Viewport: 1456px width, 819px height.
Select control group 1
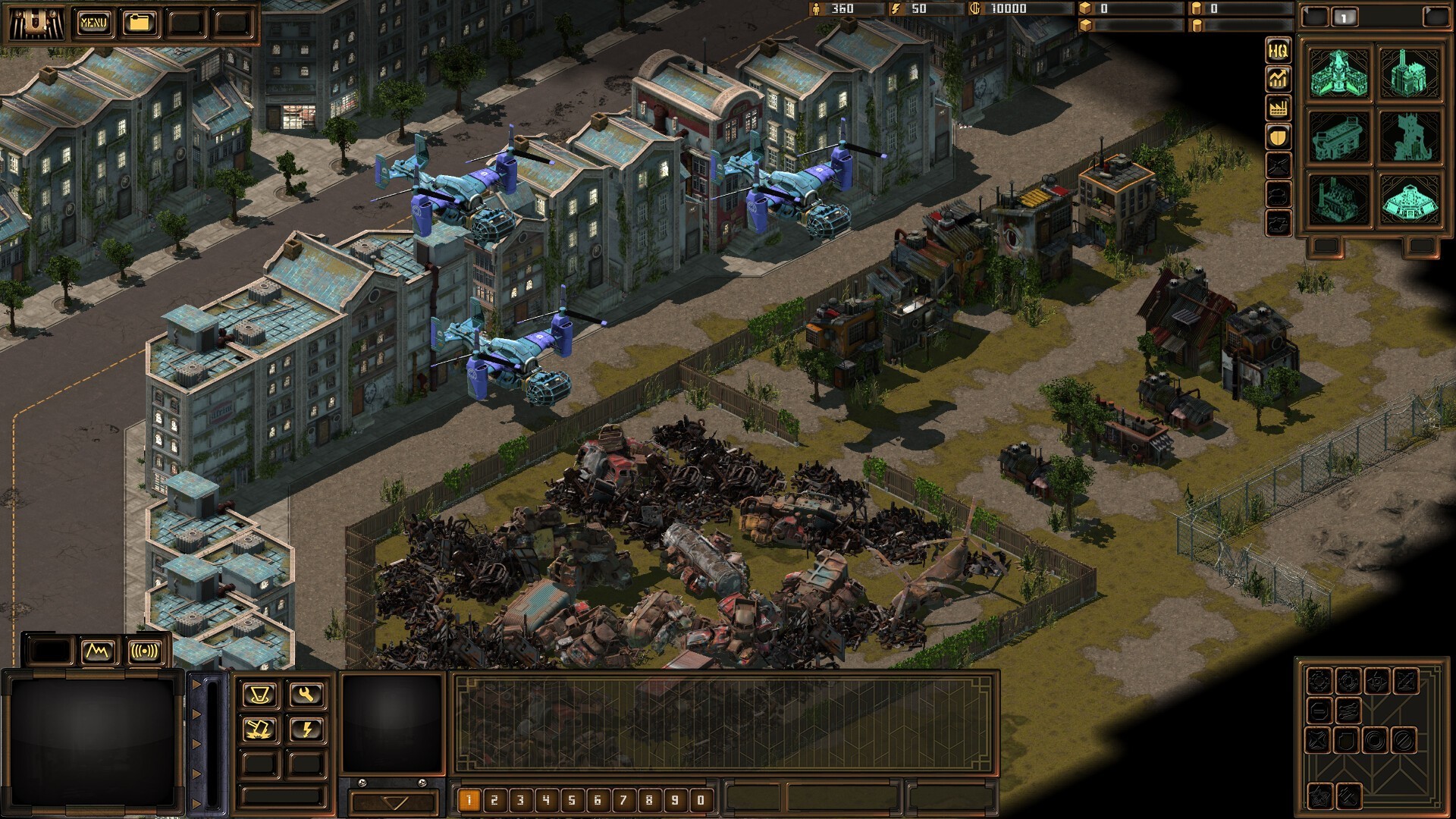click(469, 800)
